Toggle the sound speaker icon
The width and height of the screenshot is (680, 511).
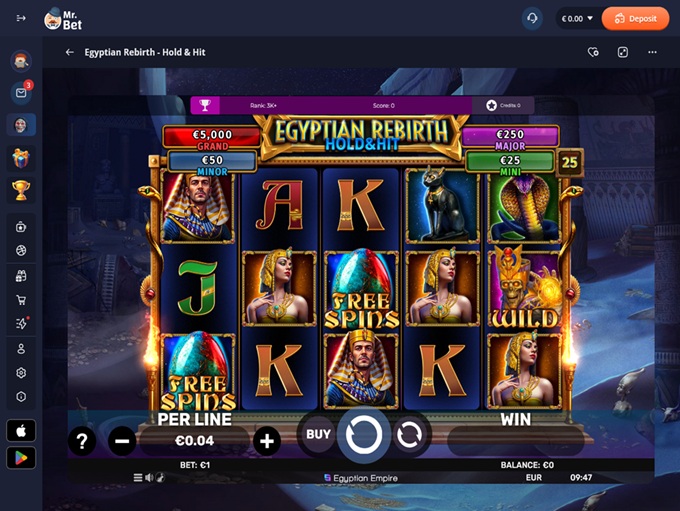[149, 477]
